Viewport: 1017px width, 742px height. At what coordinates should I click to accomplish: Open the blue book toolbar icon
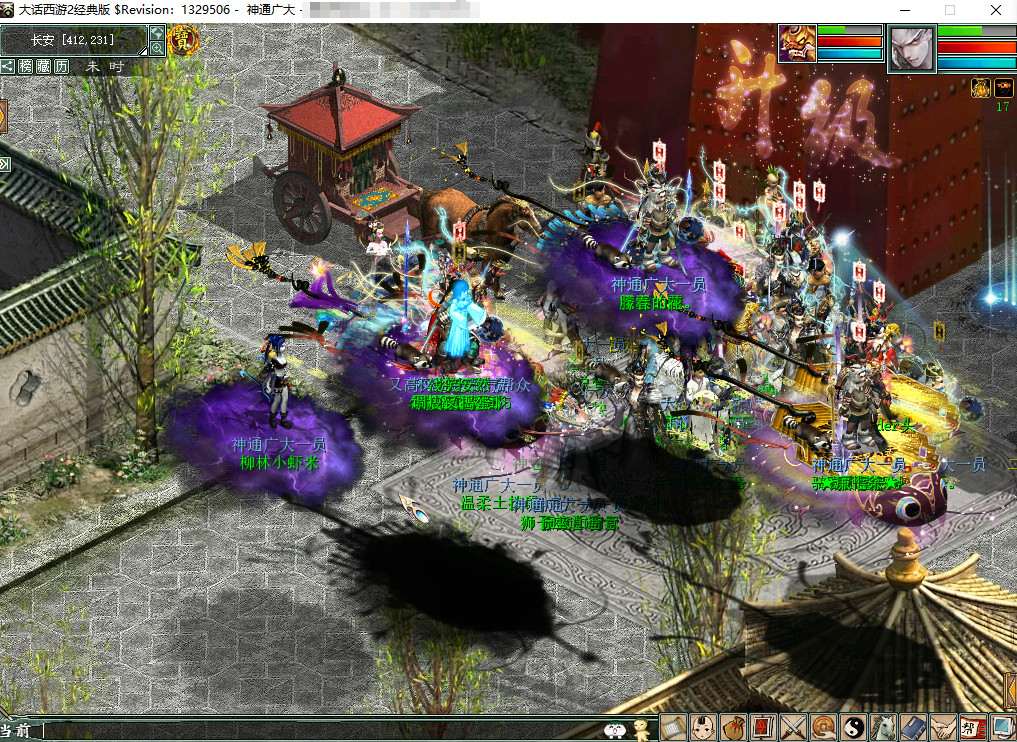(912, 727)
